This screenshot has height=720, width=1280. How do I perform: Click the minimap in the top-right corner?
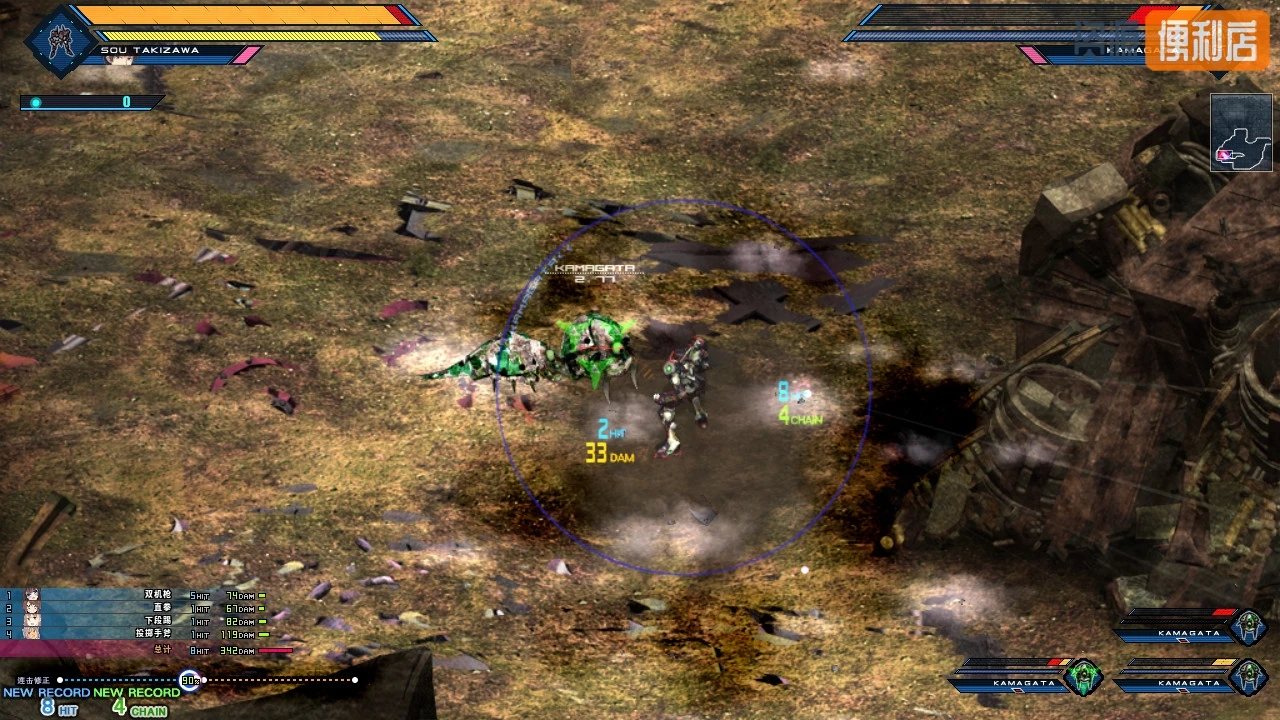coord(1241,132)
